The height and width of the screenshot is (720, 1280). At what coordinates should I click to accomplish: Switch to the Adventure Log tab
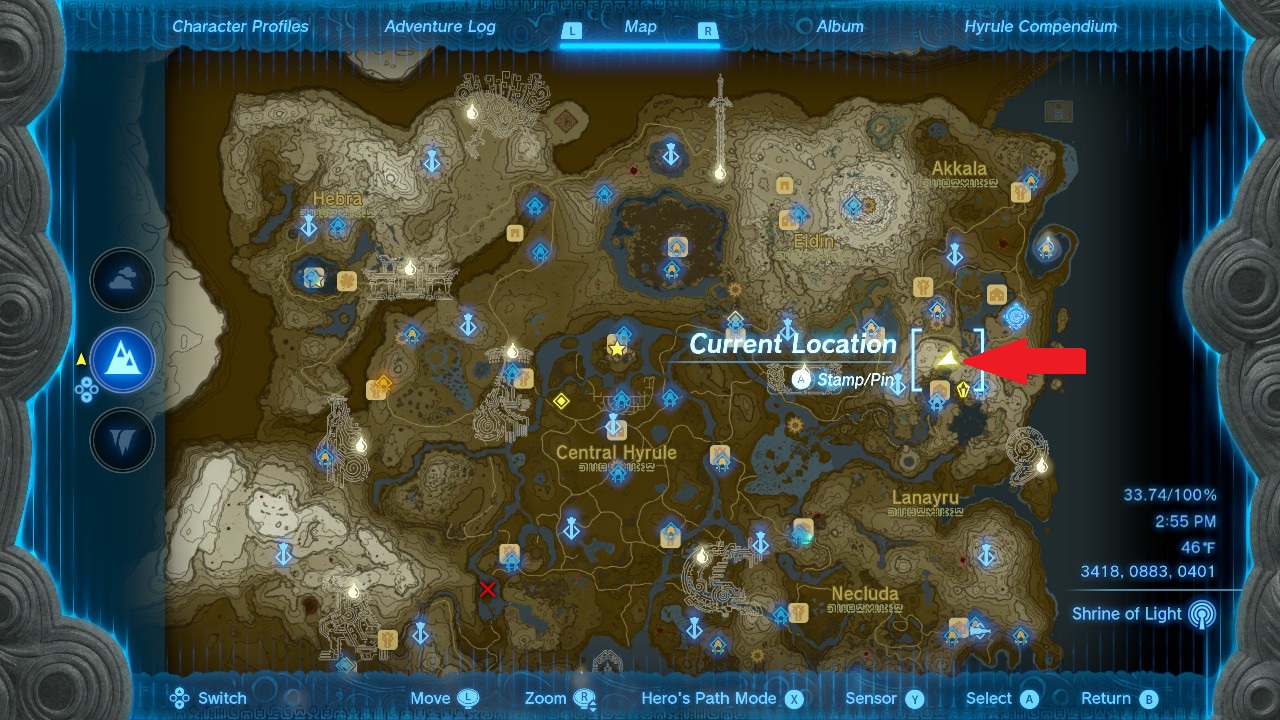click(x=440, y=26)
